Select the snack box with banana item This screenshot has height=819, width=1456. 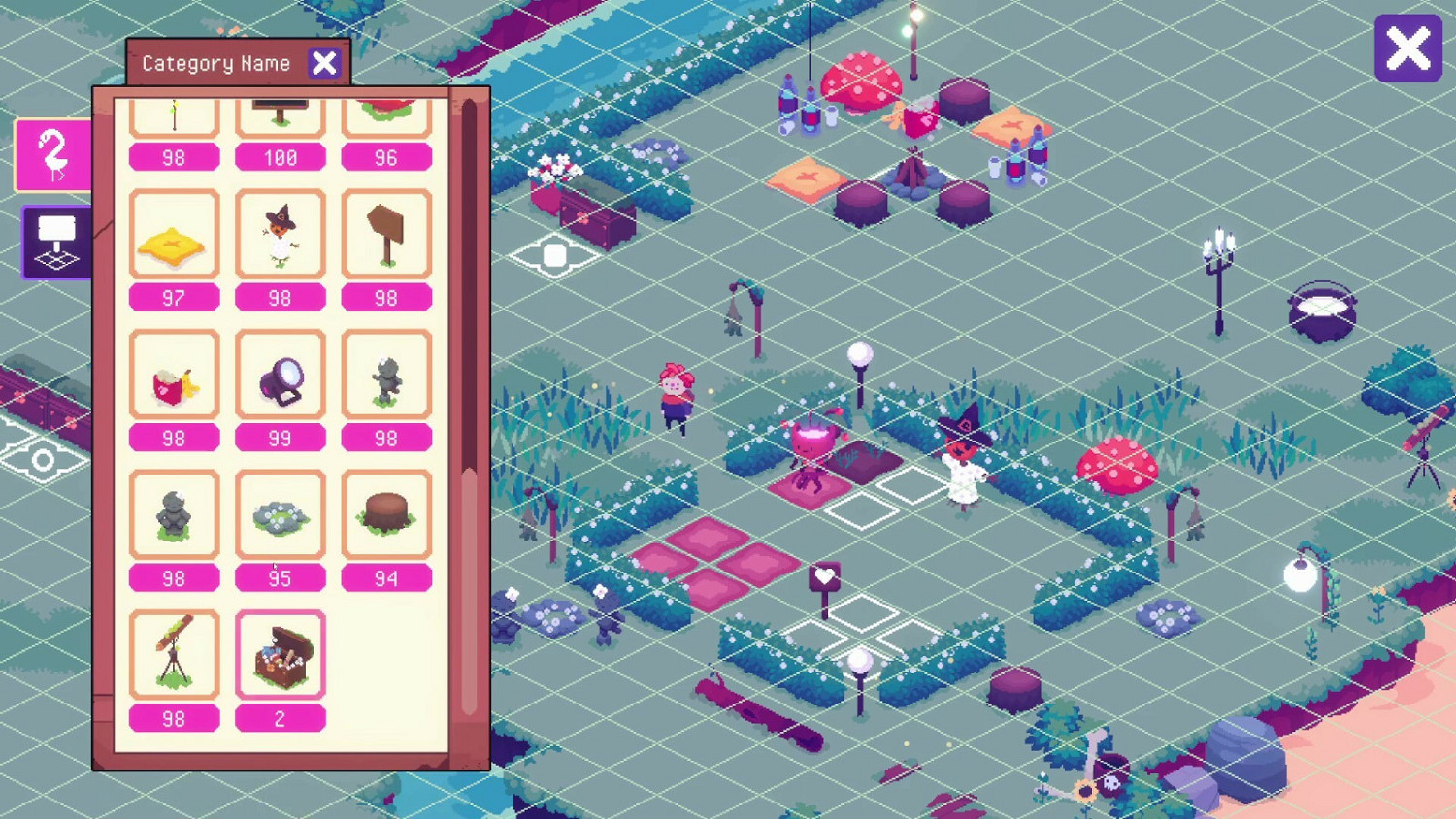pyautogui.click(x=175, y=375)
